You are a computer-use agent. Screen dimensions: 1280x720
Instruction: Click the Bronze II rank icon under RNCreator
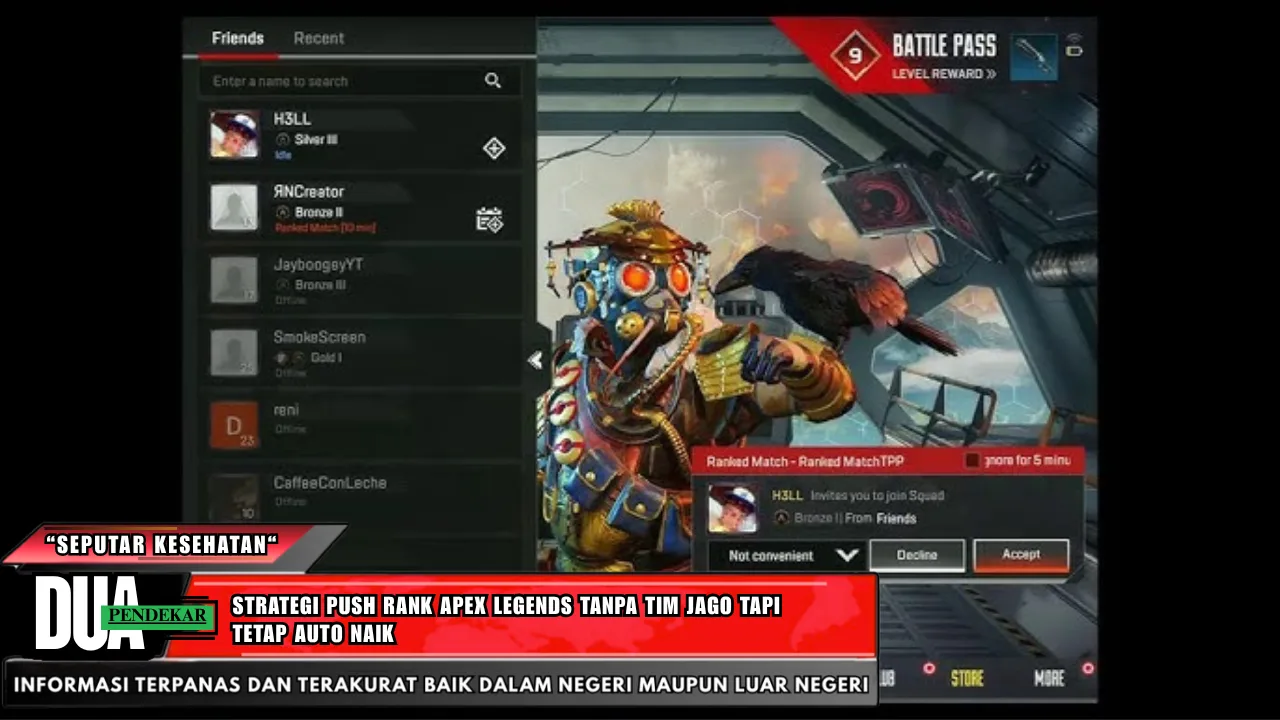pyautogui.click(x=284, y=212)
